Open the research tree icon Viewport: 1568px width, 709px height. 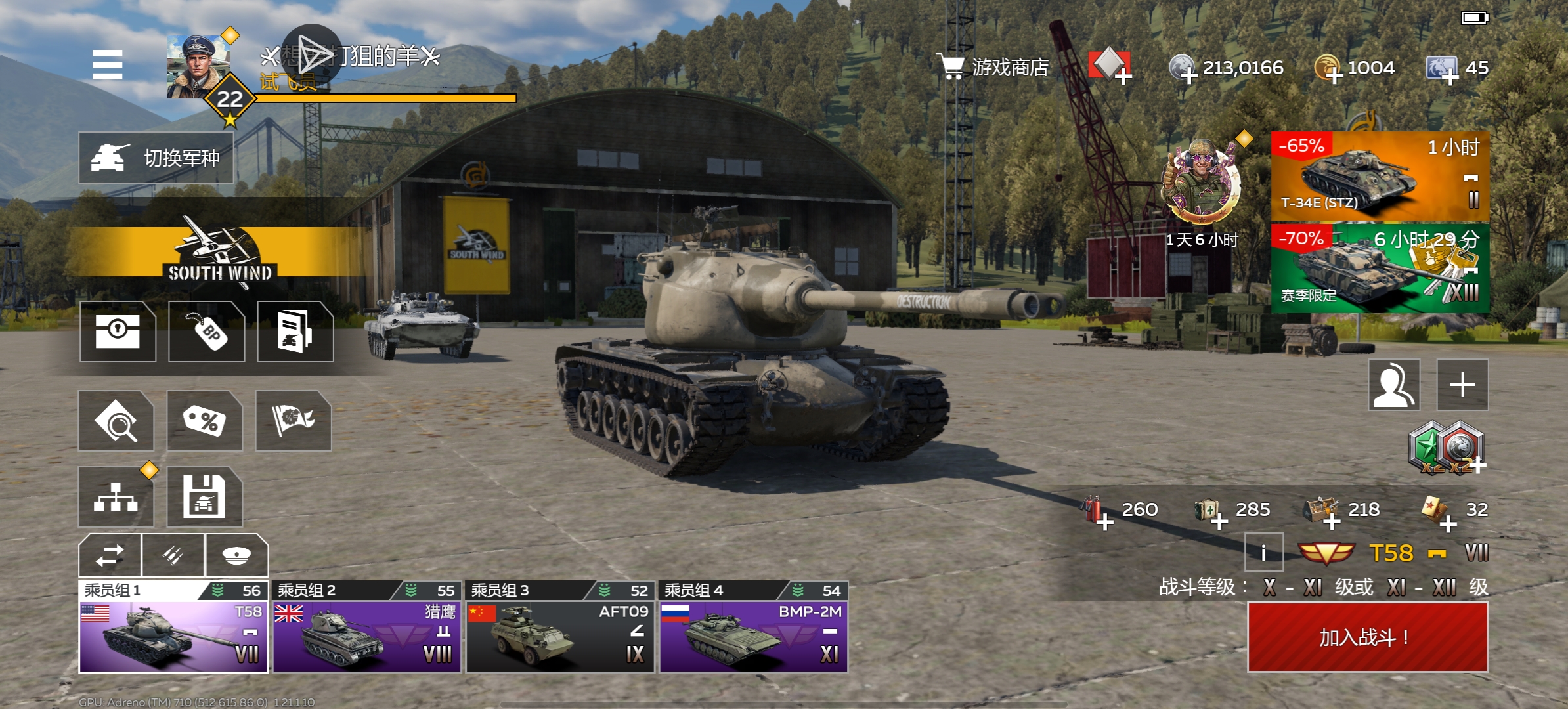(116, 497)
